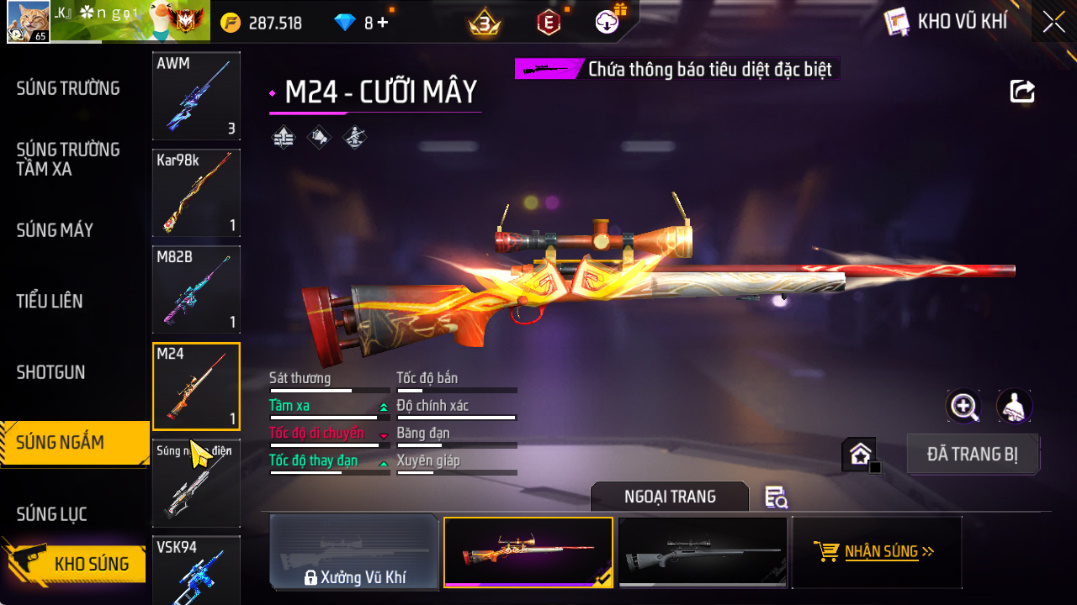The height and width of the screenshot is (605, 1077).
Task: Select the TIỂU LIÊN category
Action: (50, 301)
